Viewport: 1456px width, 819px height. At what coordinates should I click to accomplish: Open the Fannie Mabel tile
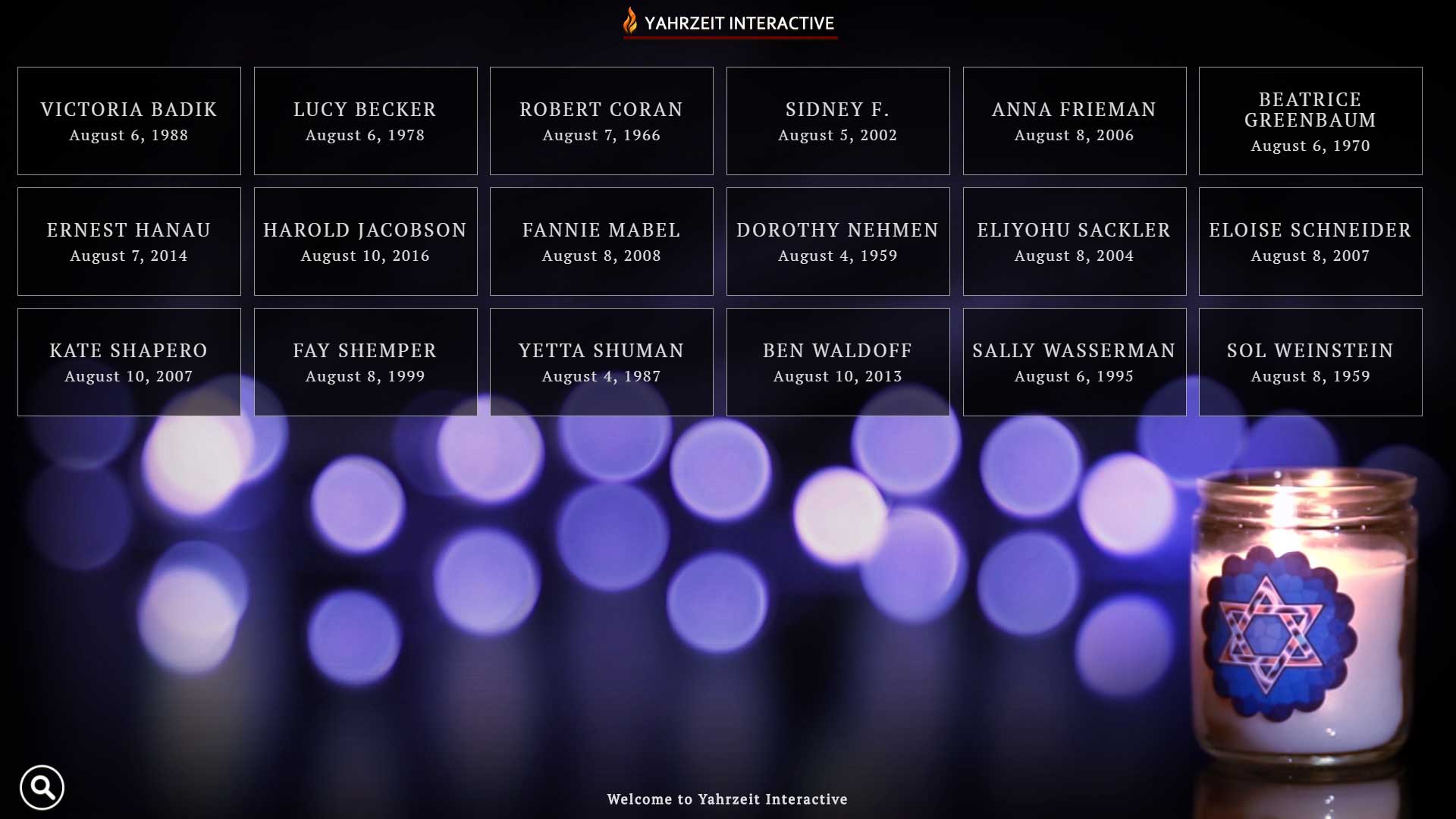[x=601, y=242]
